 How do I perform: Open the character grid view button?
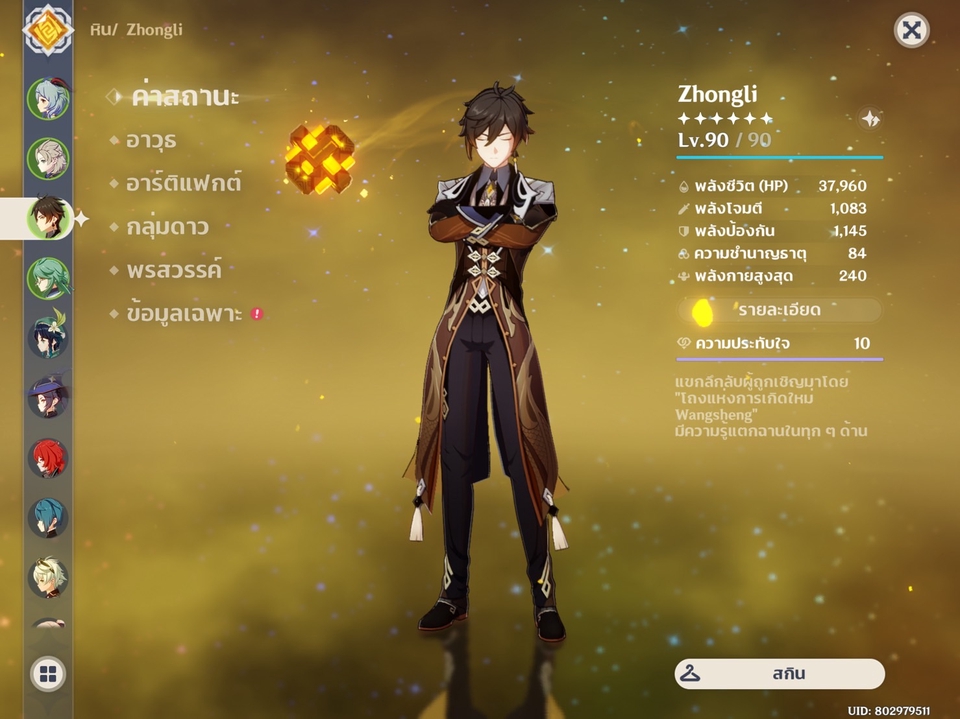48,674
